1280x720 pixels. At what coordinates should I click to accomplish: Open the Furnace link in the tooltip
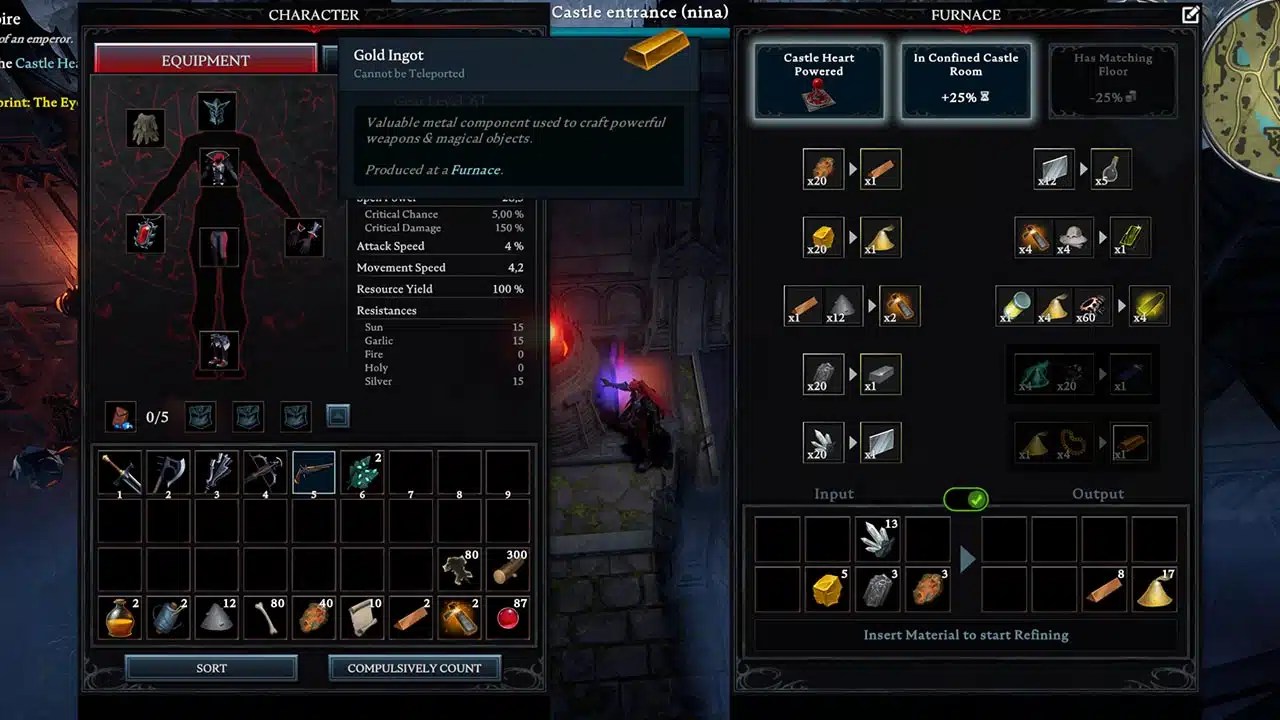click(x=474, y=169)
